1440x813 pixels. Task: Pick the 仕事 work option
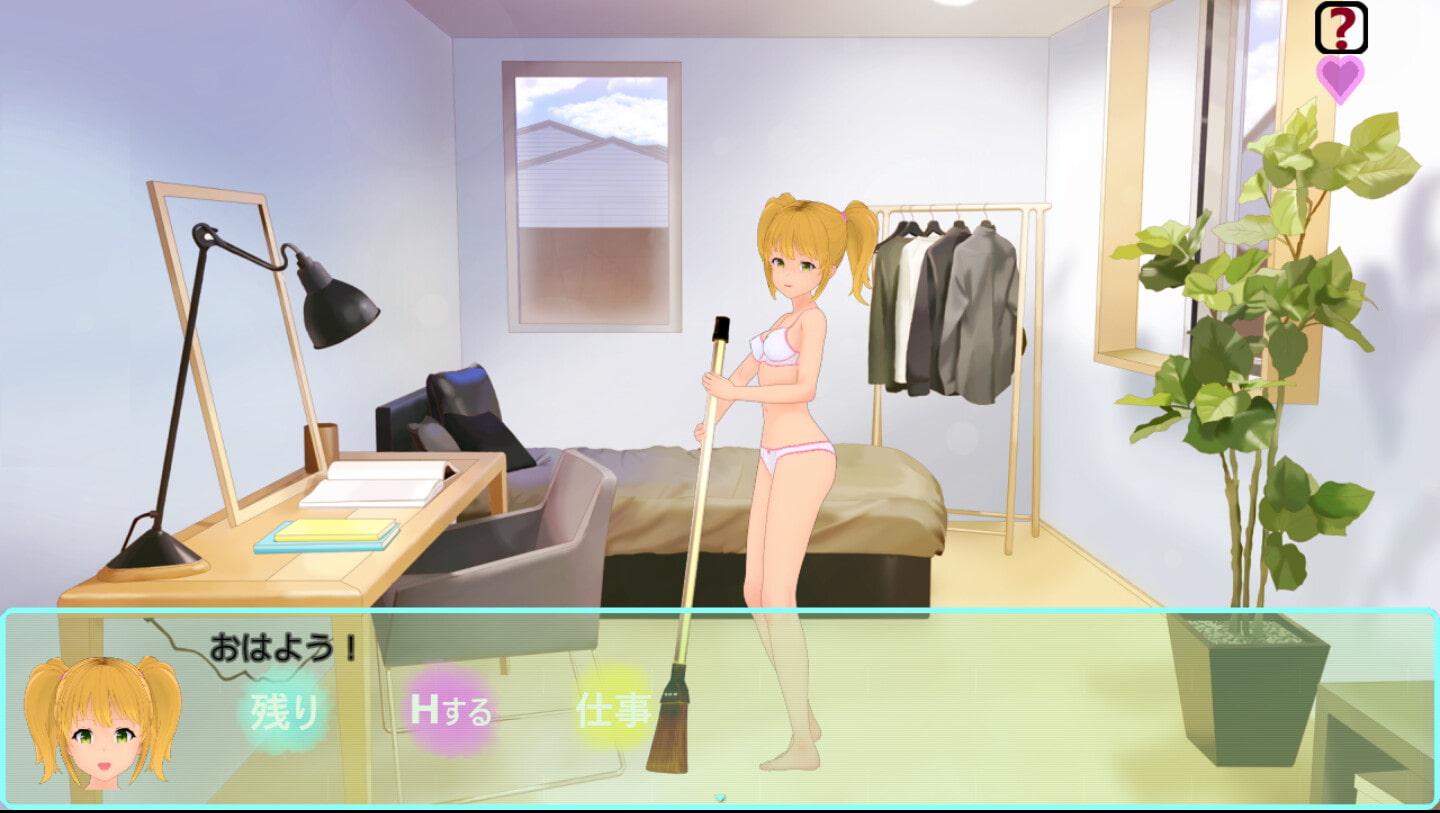[x=613, y=709]
